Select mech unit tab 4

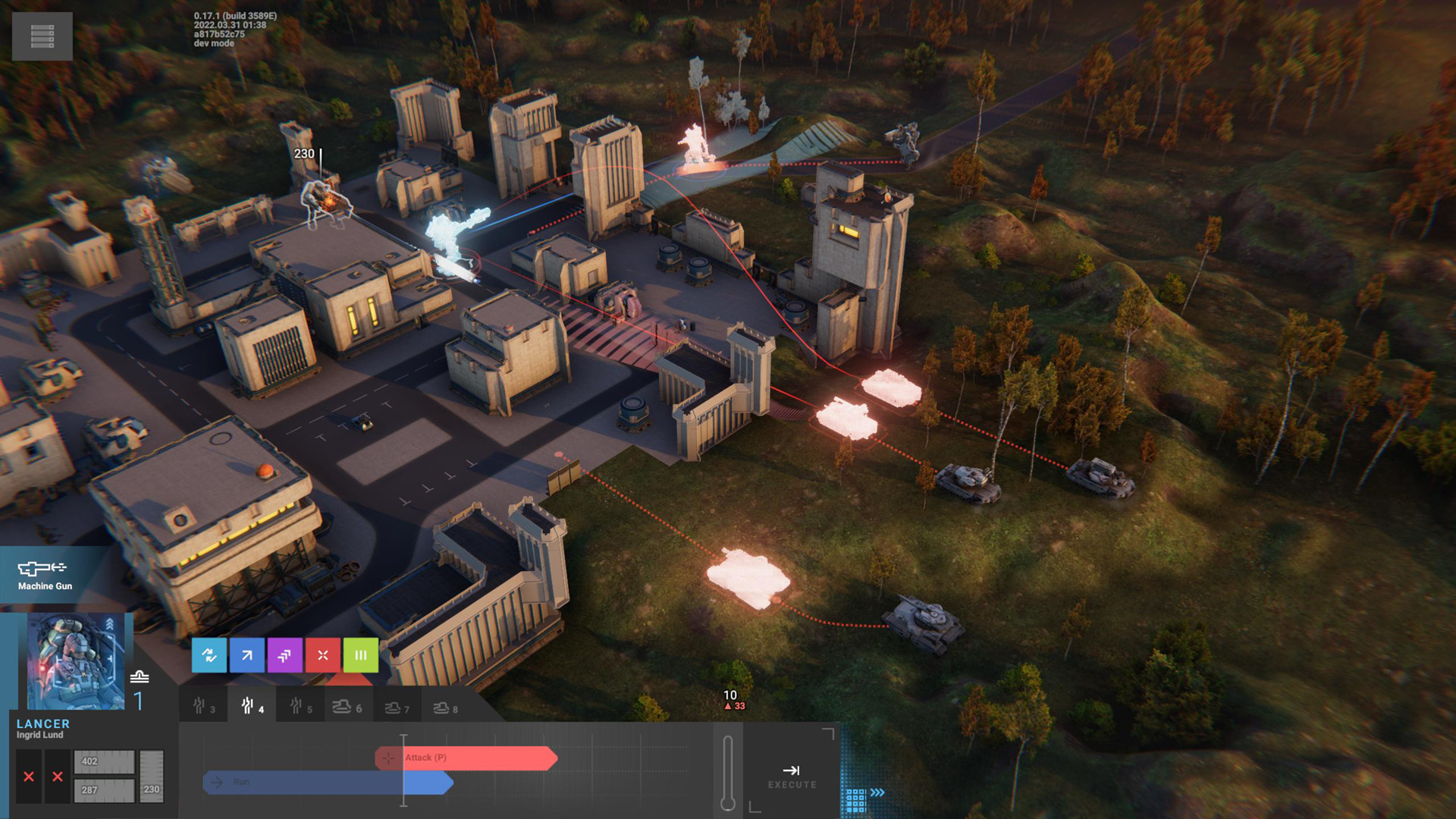coord(252,707)
